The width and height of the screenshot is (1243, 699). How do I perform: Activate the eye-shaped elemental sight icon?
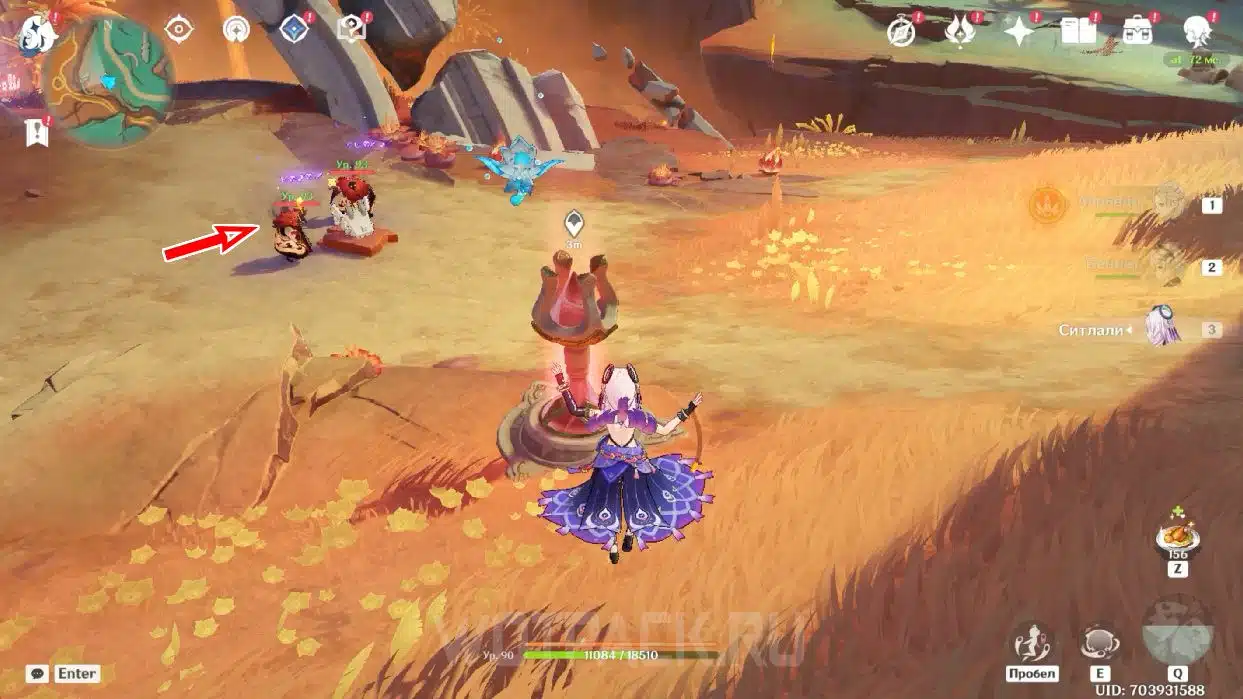tap(179, 29)
